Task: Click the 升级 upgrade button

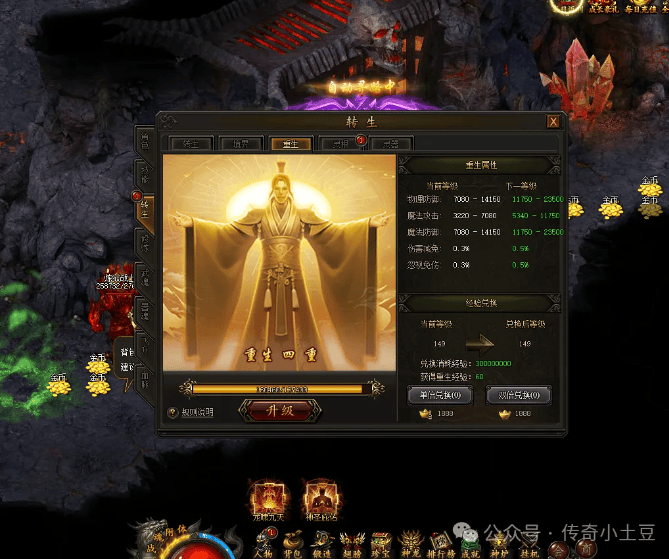Action: coord(280,410)
